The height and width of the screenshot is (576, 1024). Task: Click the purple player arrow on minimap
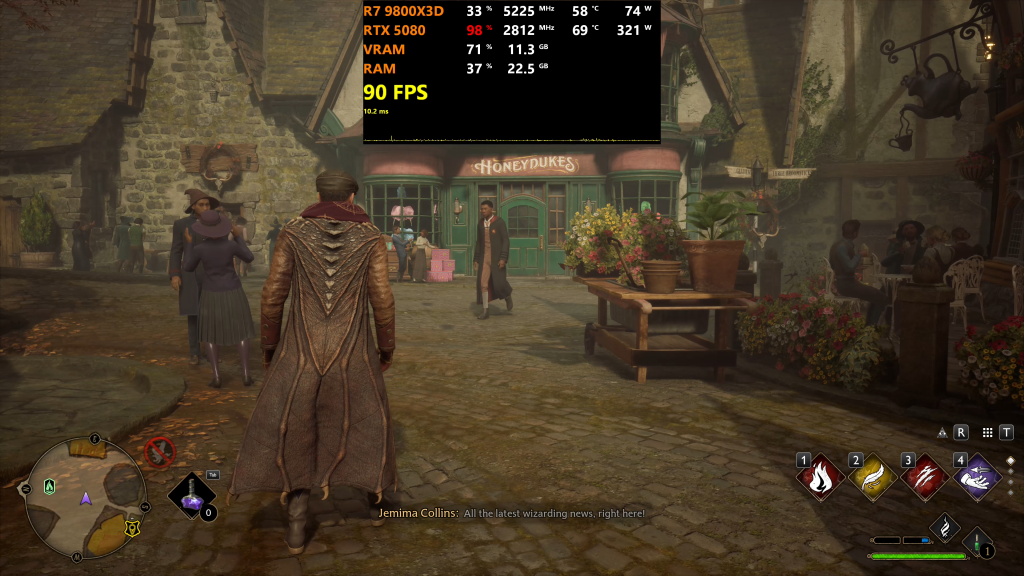click(86, 496)
